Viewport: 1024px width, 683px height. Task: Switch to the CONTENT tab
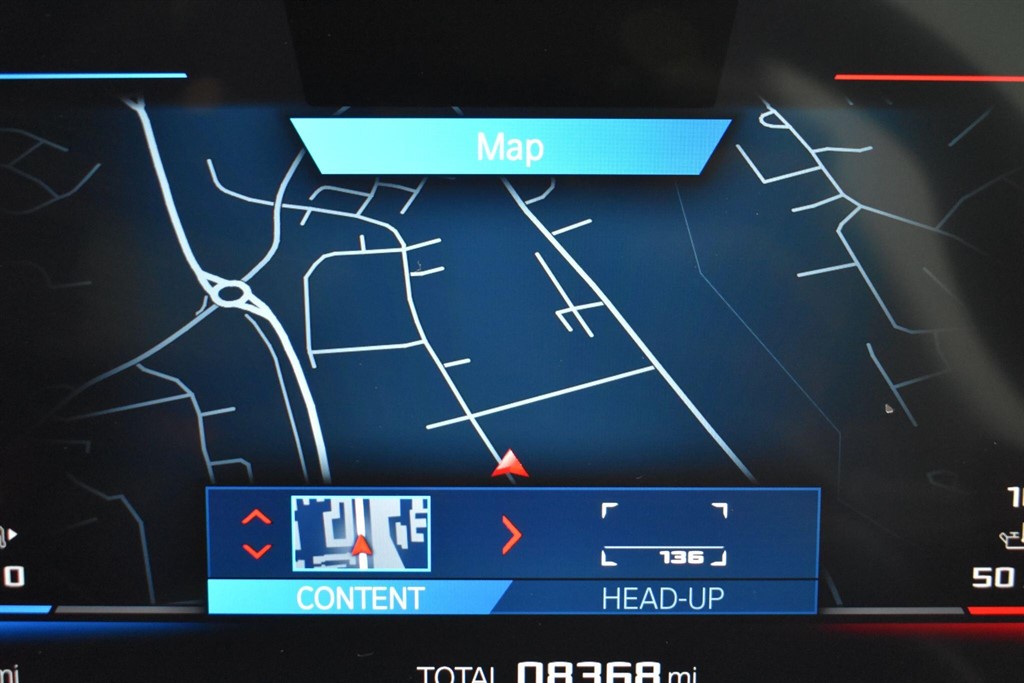360,598
